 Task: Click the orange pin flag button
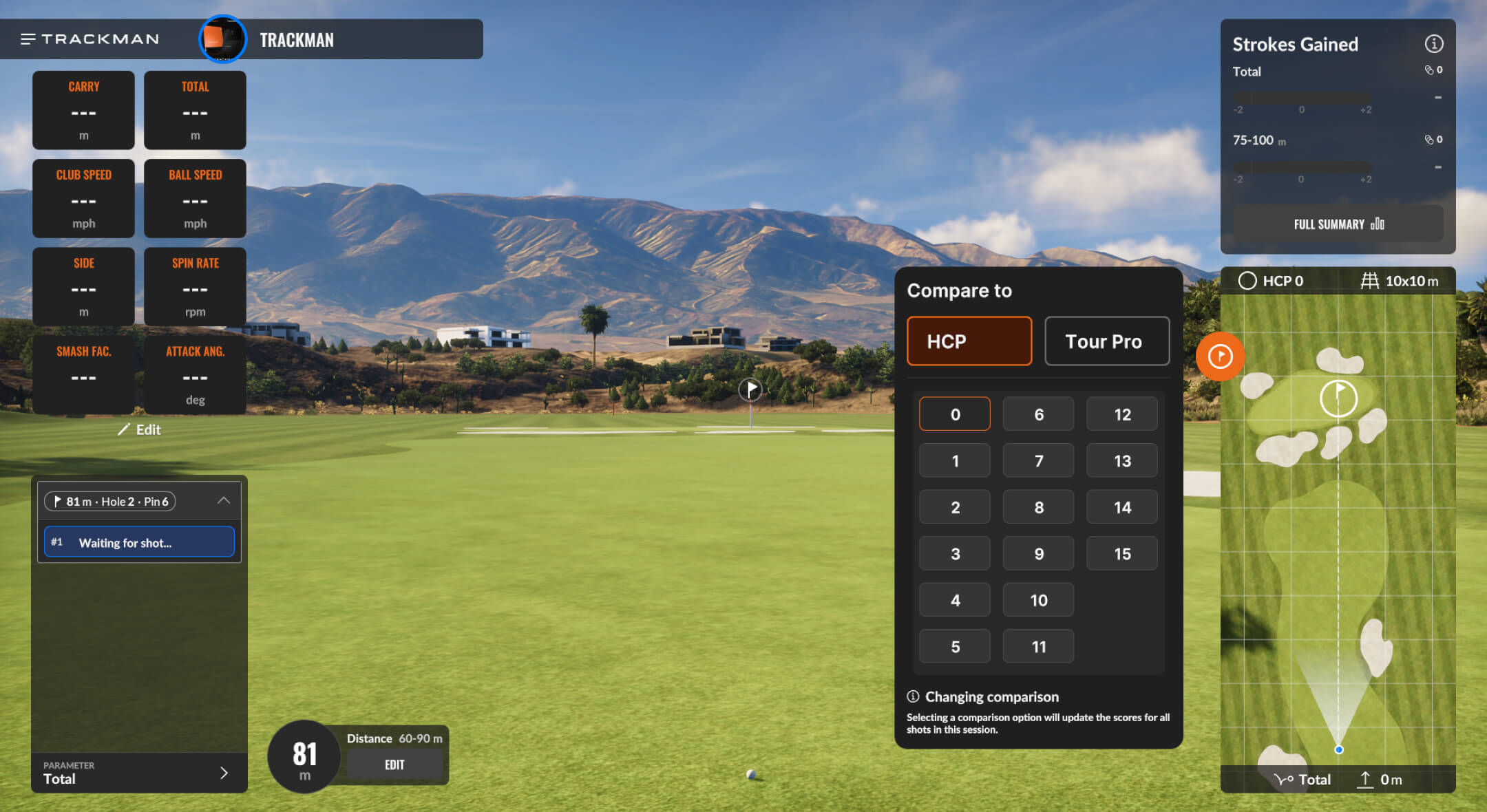1220,356
